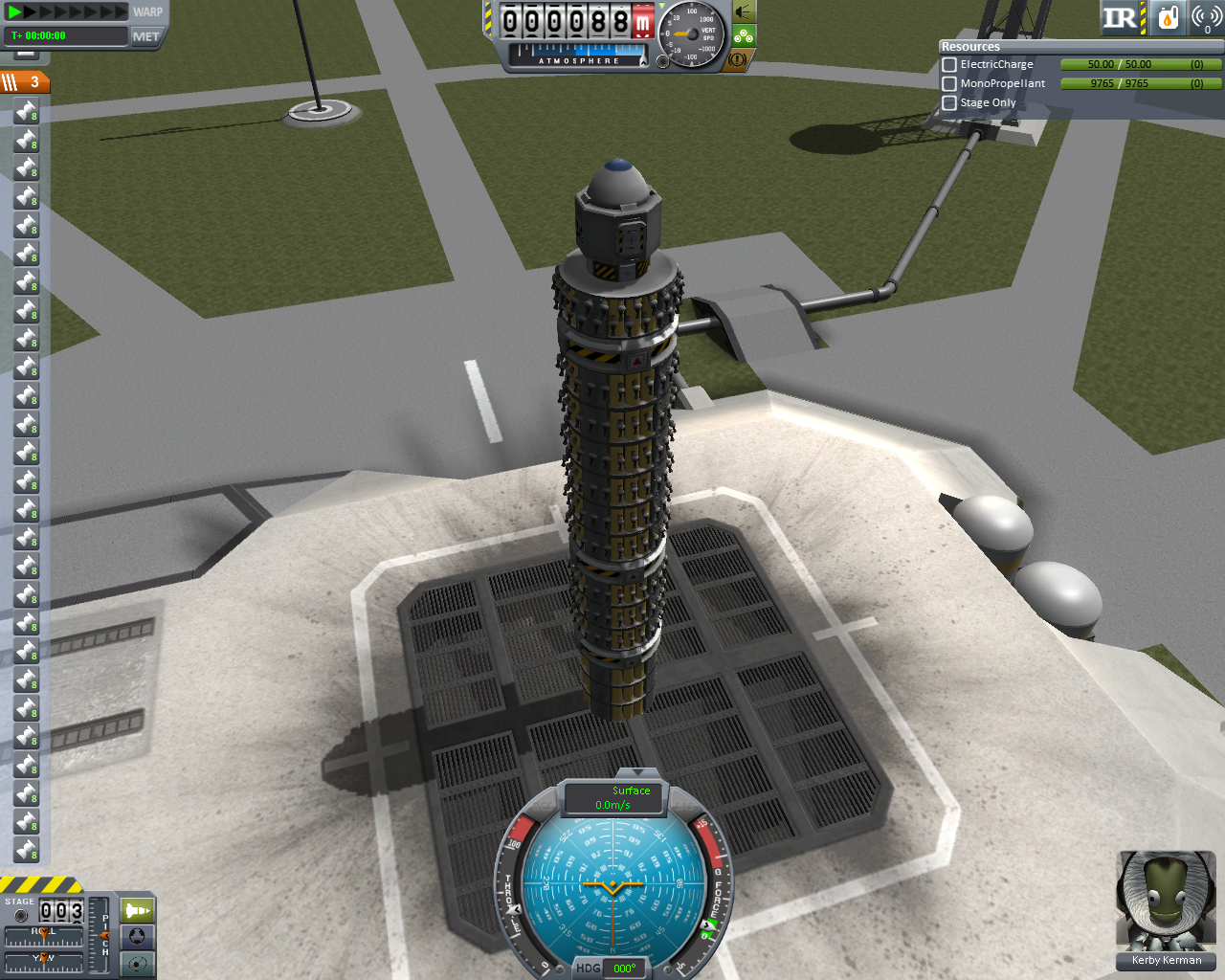Check the MonoPropellant resource checkbox
The height and width of the screenshot is (980, 1225).
[949, 83]
